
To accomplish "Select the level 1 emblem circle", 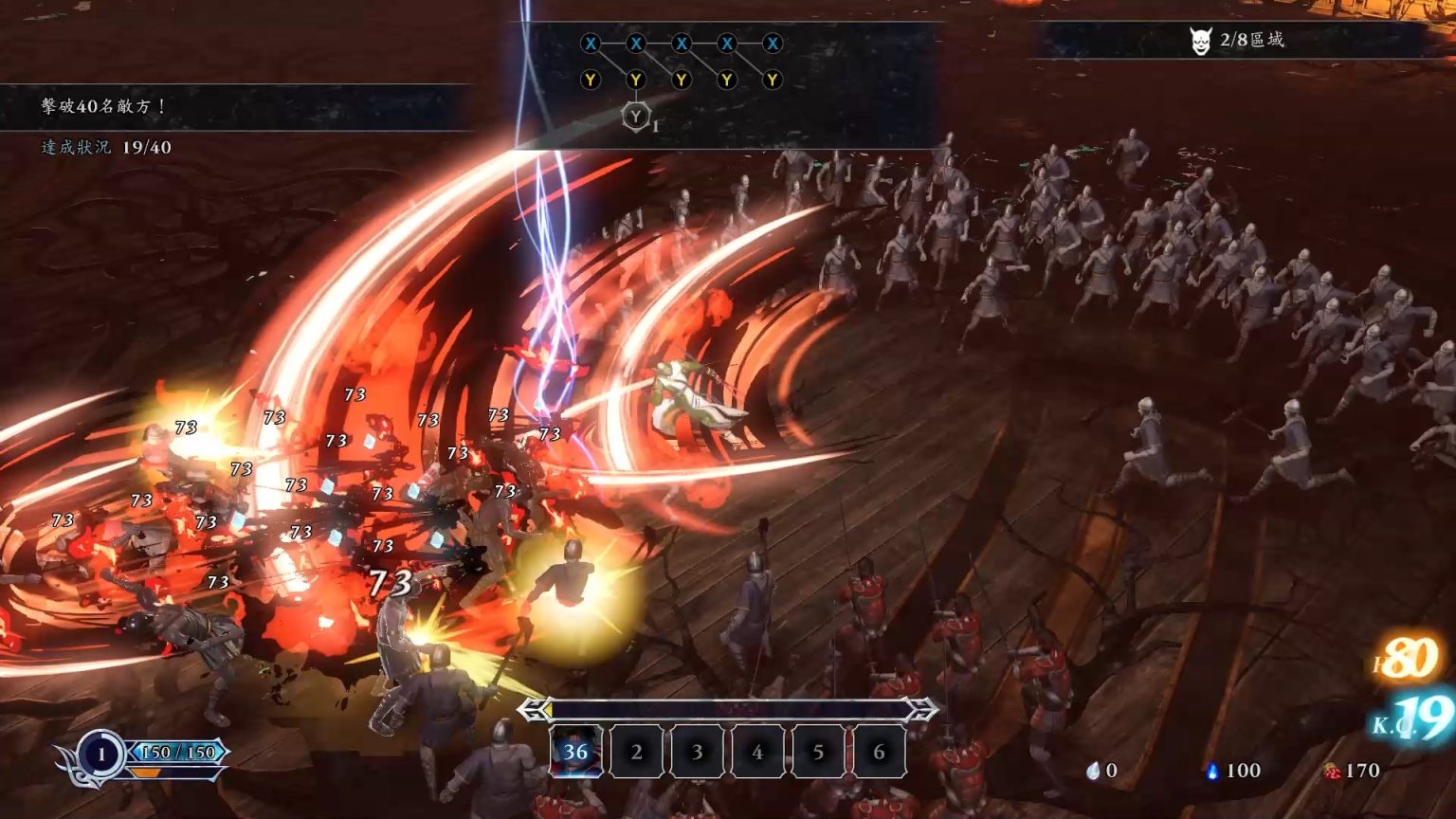I will pos(100,755).
